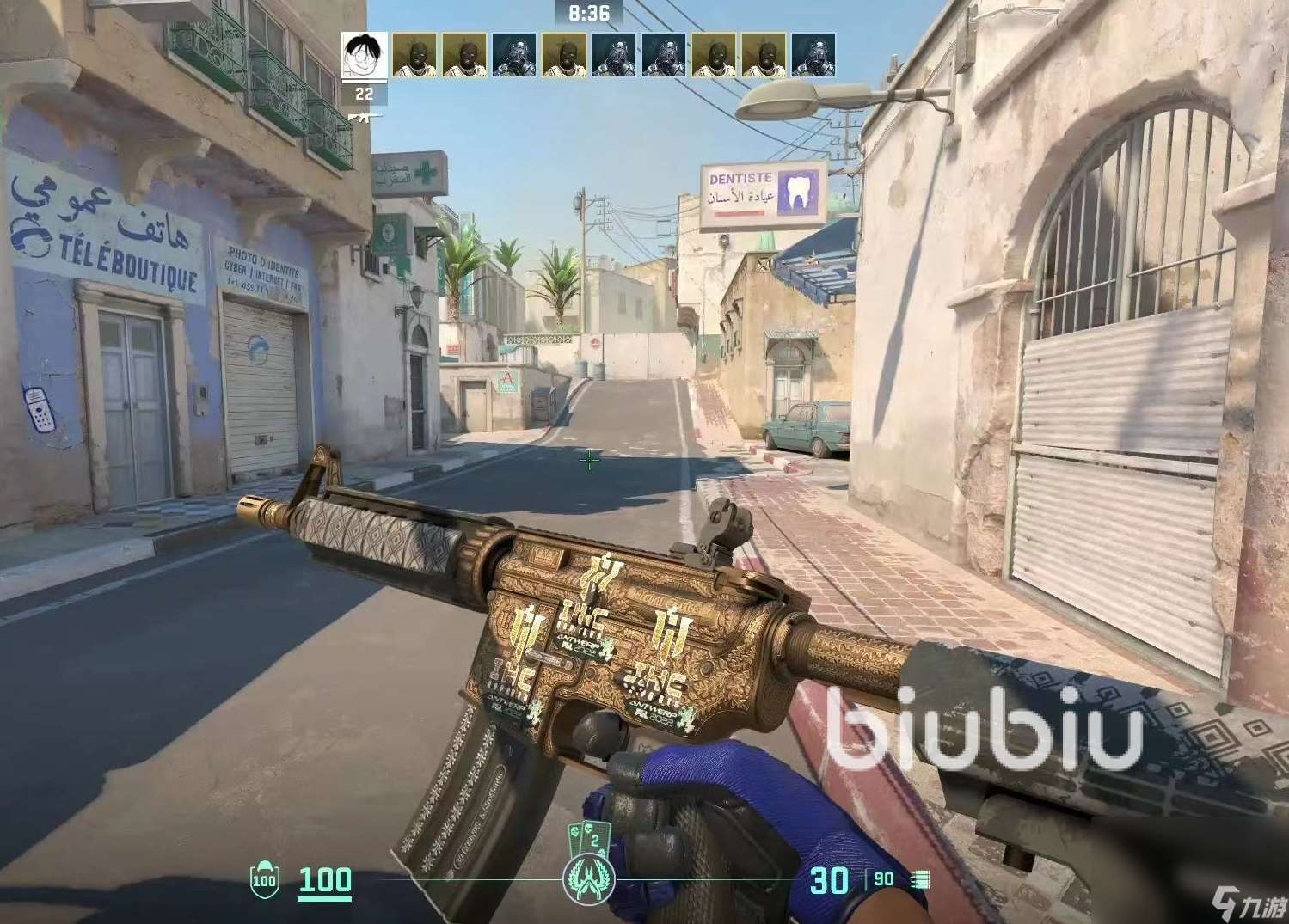The height and width of the screenshot is (924, 1289).
Task: Click the green crosshair at screen center
Action: pyautogui.click(x=589, y=462)
